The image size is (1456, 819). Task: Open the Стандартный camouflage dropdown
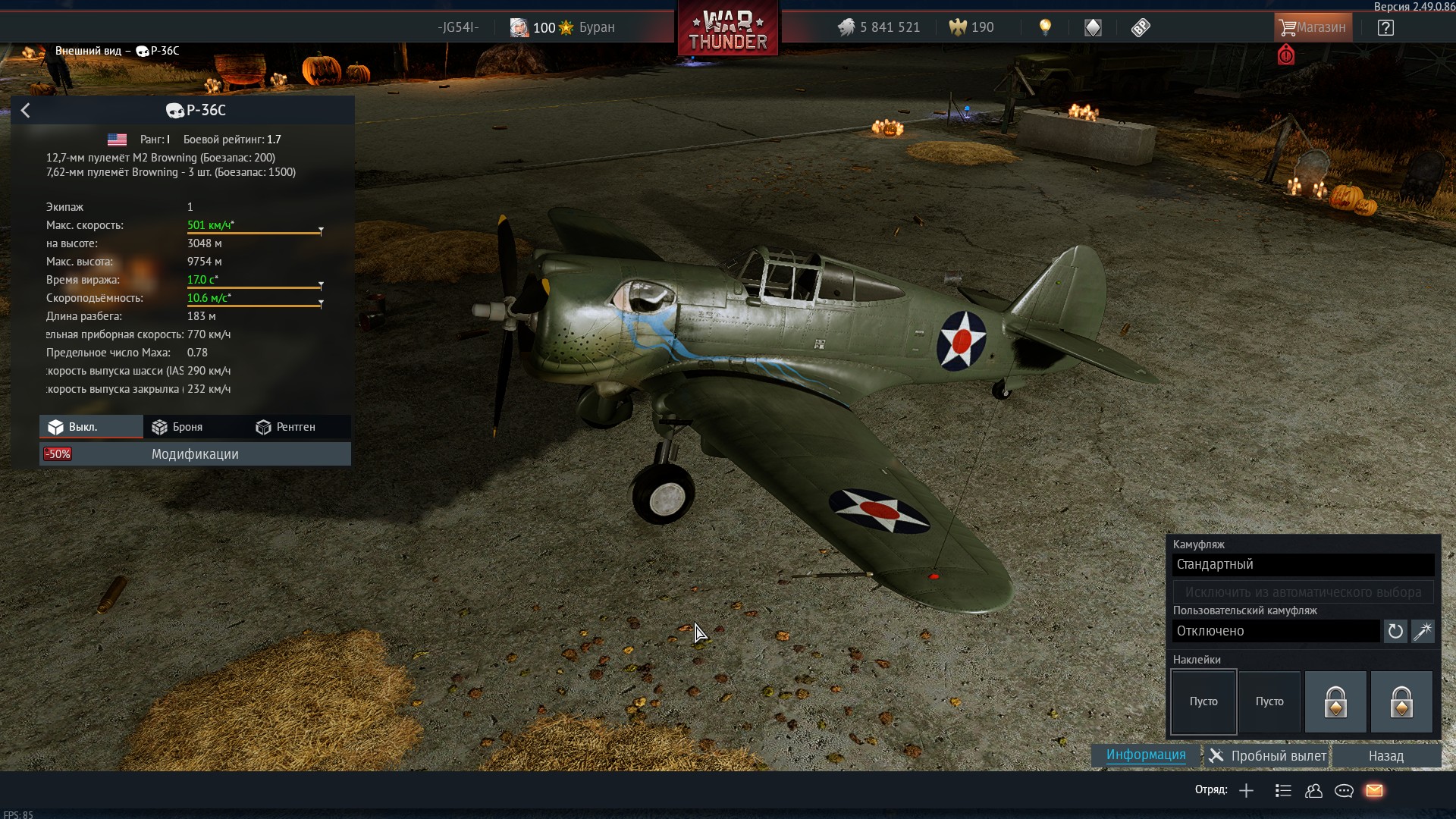1303,564
